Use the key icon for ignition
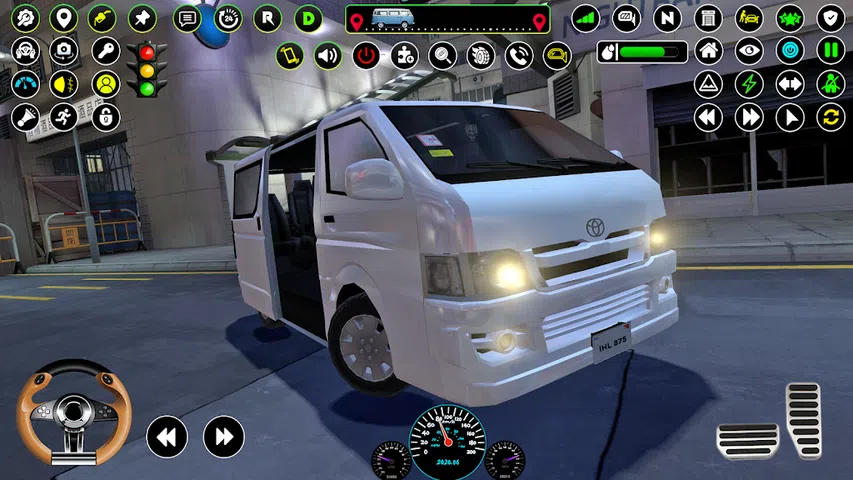Image resolution: width=853 pixels, height=480 pixels. [x=105, y=50]
